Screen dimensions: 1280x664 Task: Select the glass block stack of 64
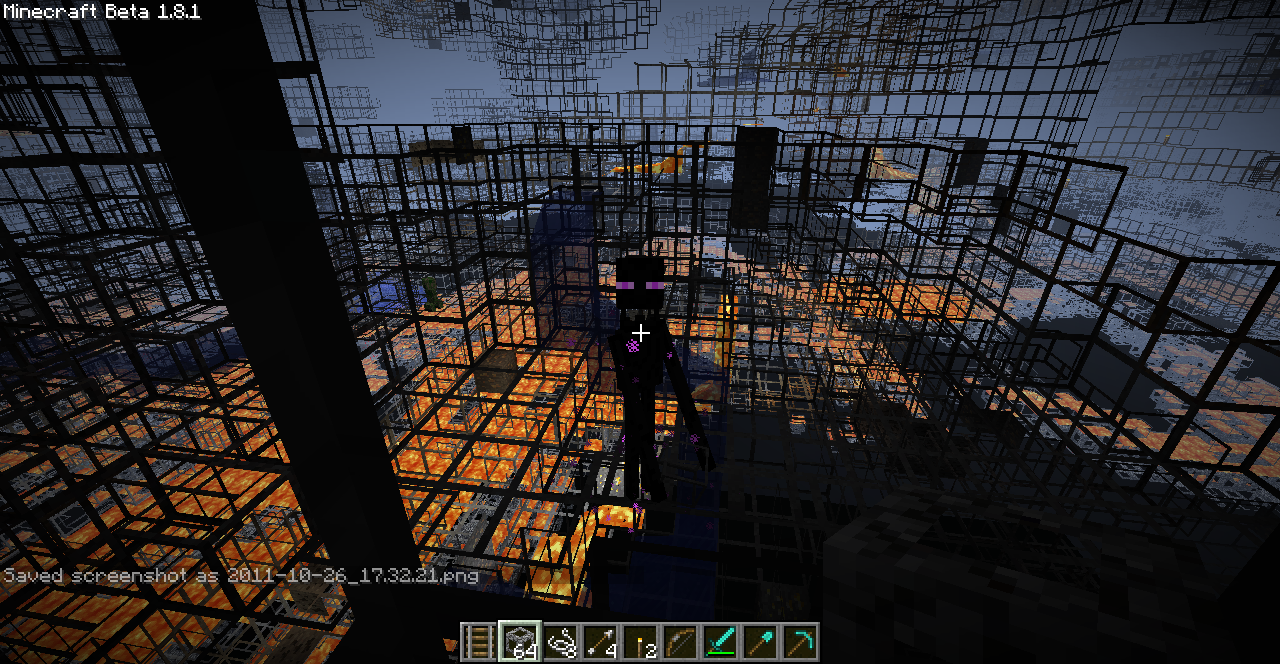(520, 641)
